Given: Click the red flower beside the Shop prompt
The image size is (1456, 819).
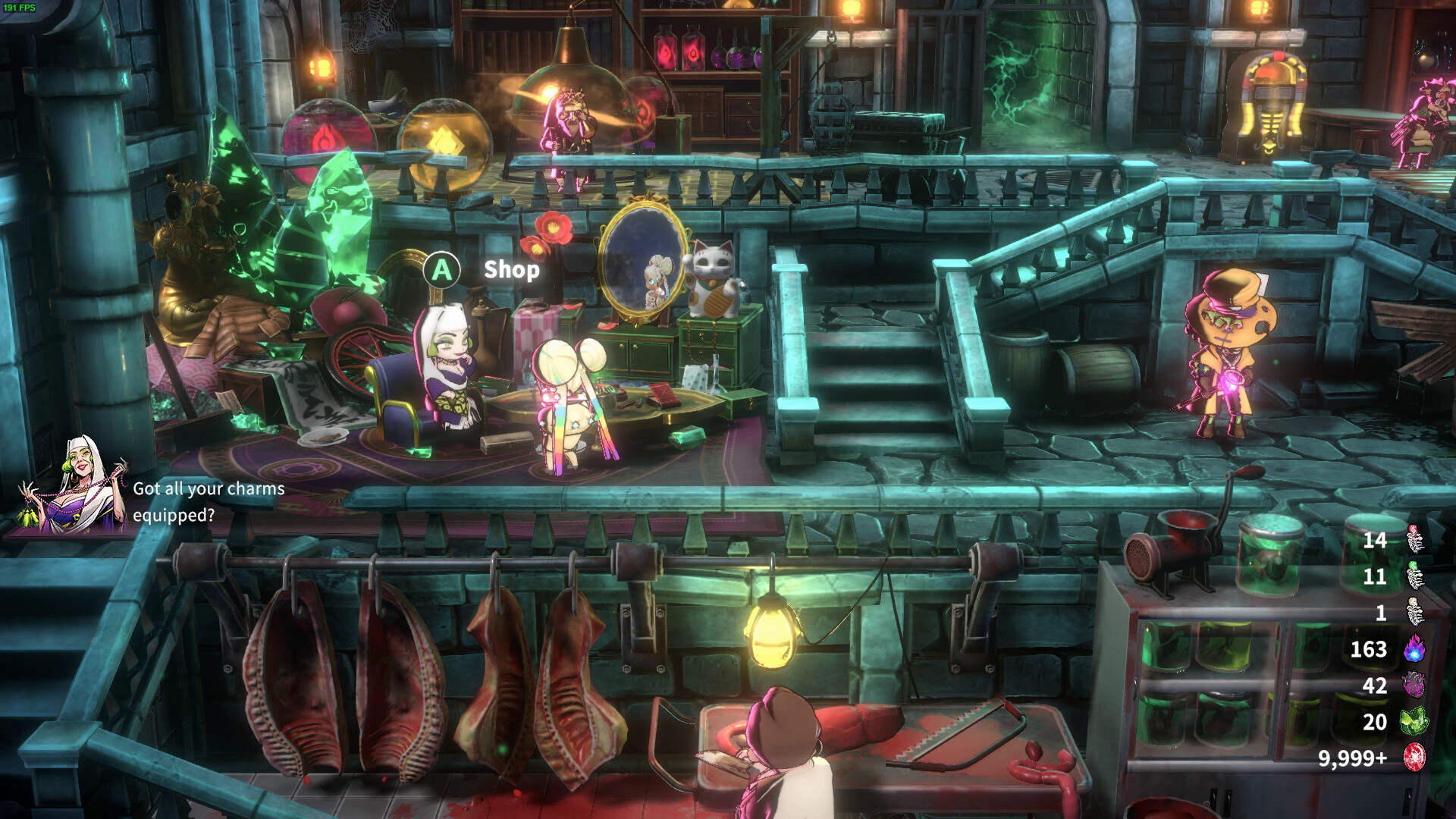Looking at the screenshot, I should pos(553,227).
